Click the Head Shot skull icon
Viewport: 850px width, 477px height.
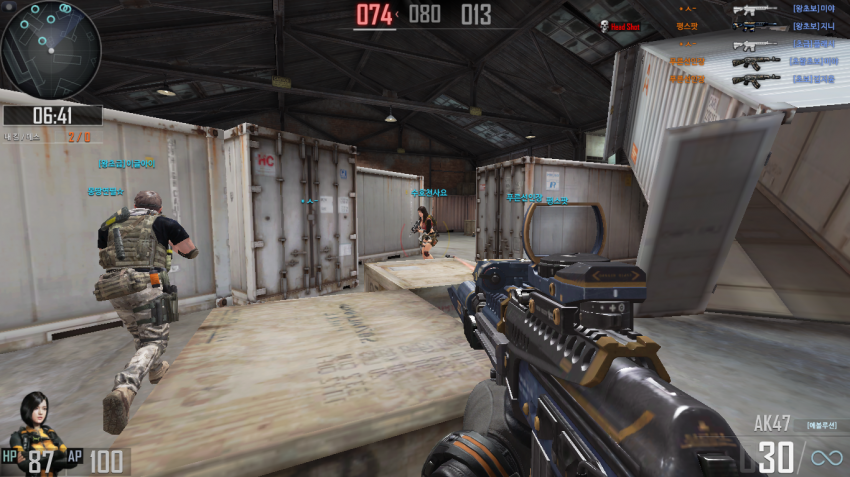(604, 26)
